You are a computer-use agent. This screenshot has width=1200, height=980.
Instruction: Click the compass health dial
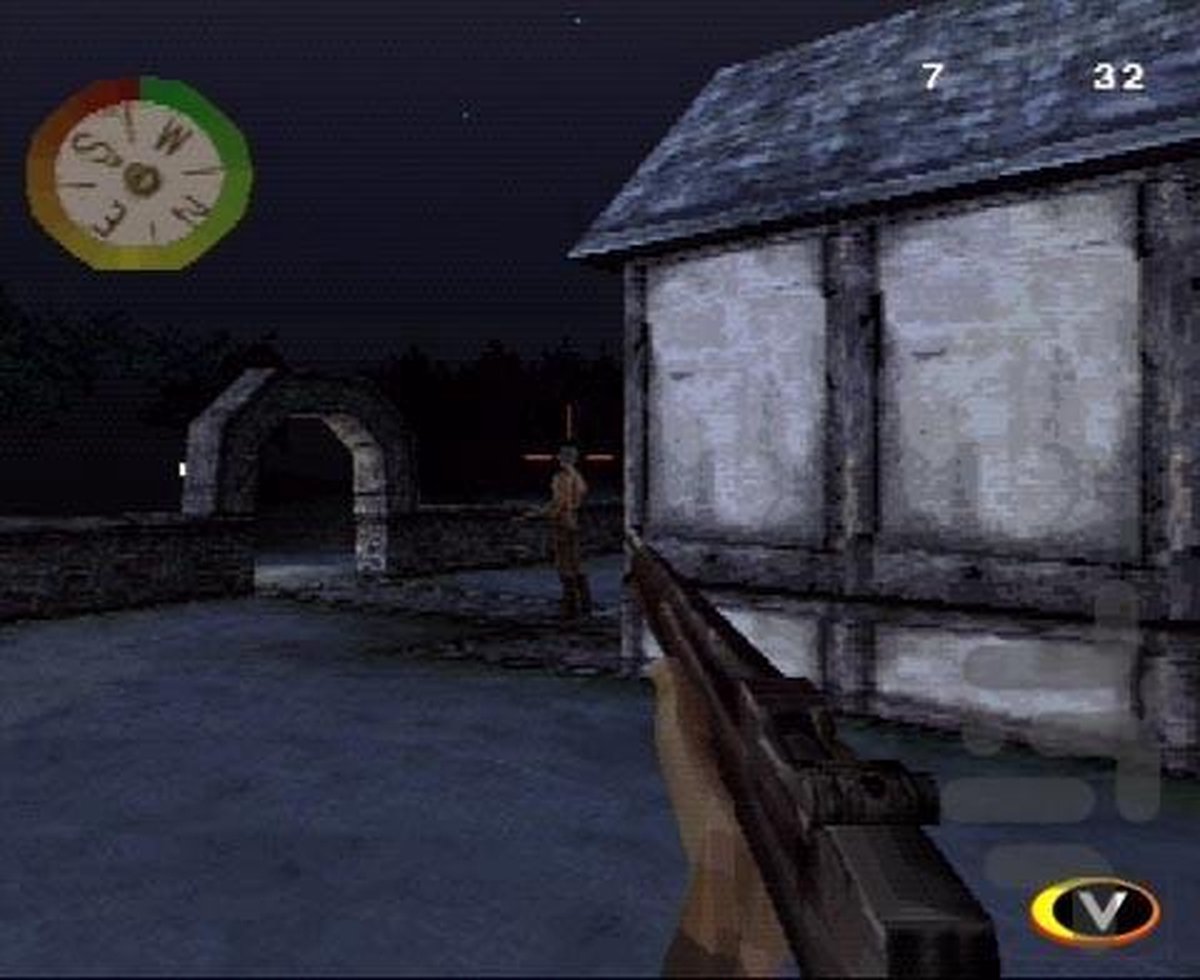click(x=139, y=176)
